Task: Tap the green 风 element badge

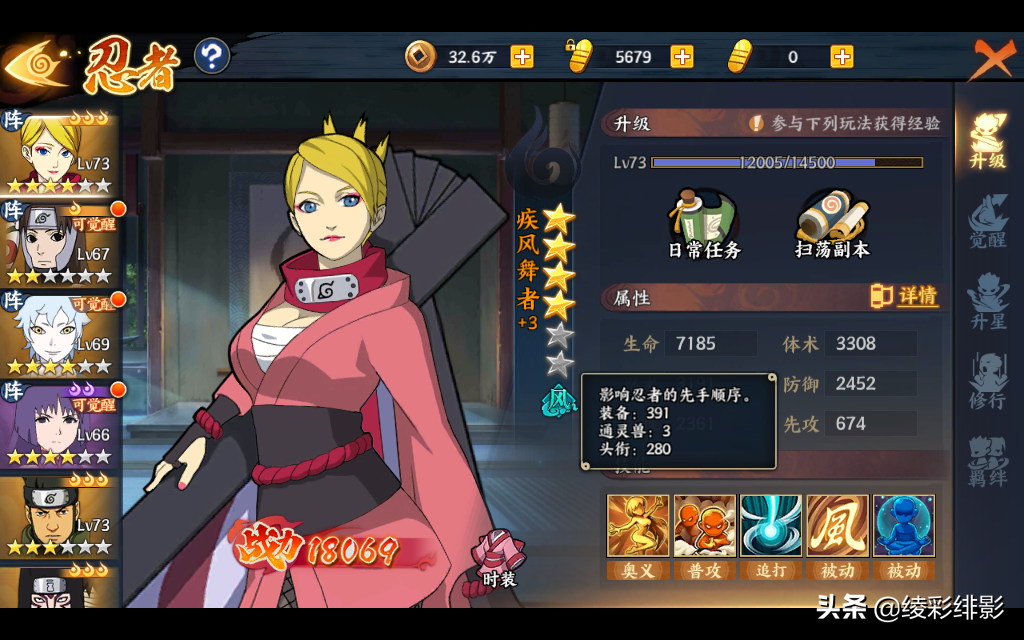Action: [559, 400]
